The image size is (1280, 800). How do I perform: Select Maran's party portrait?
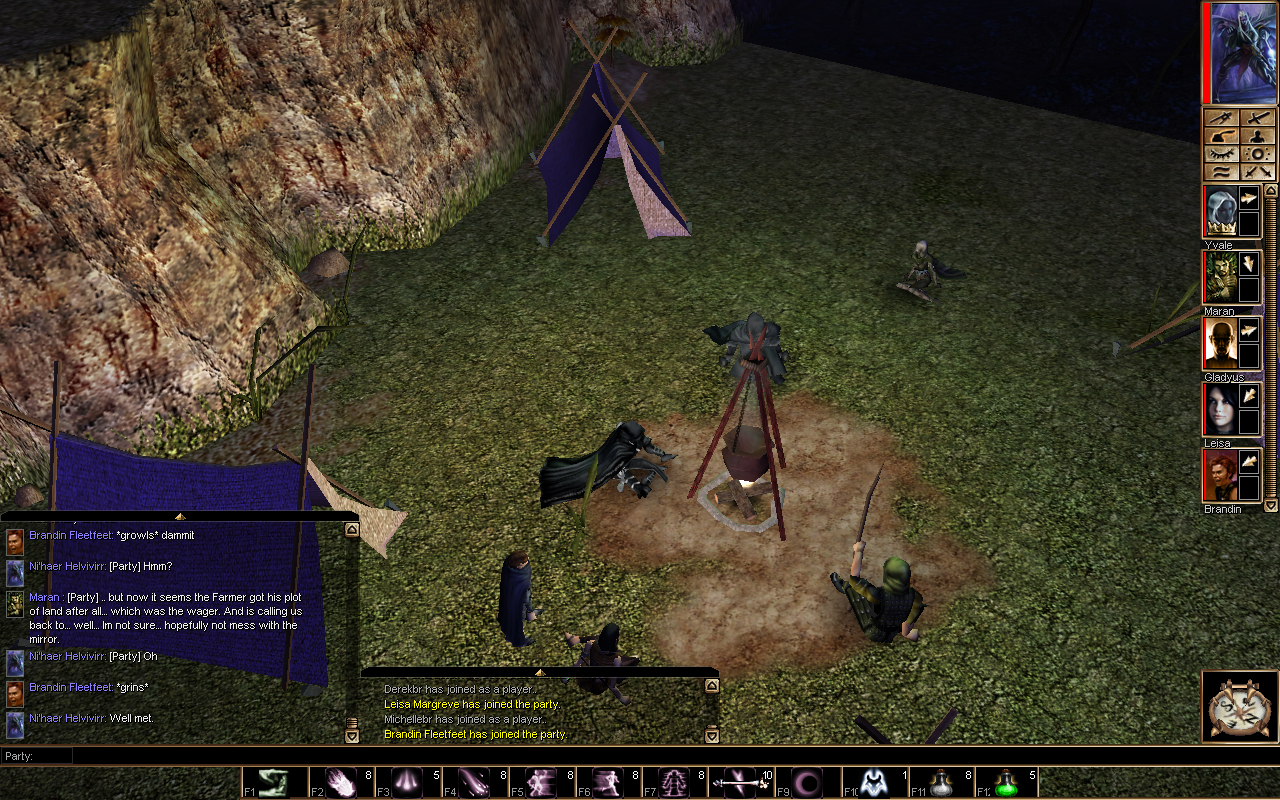[1219, 277]
